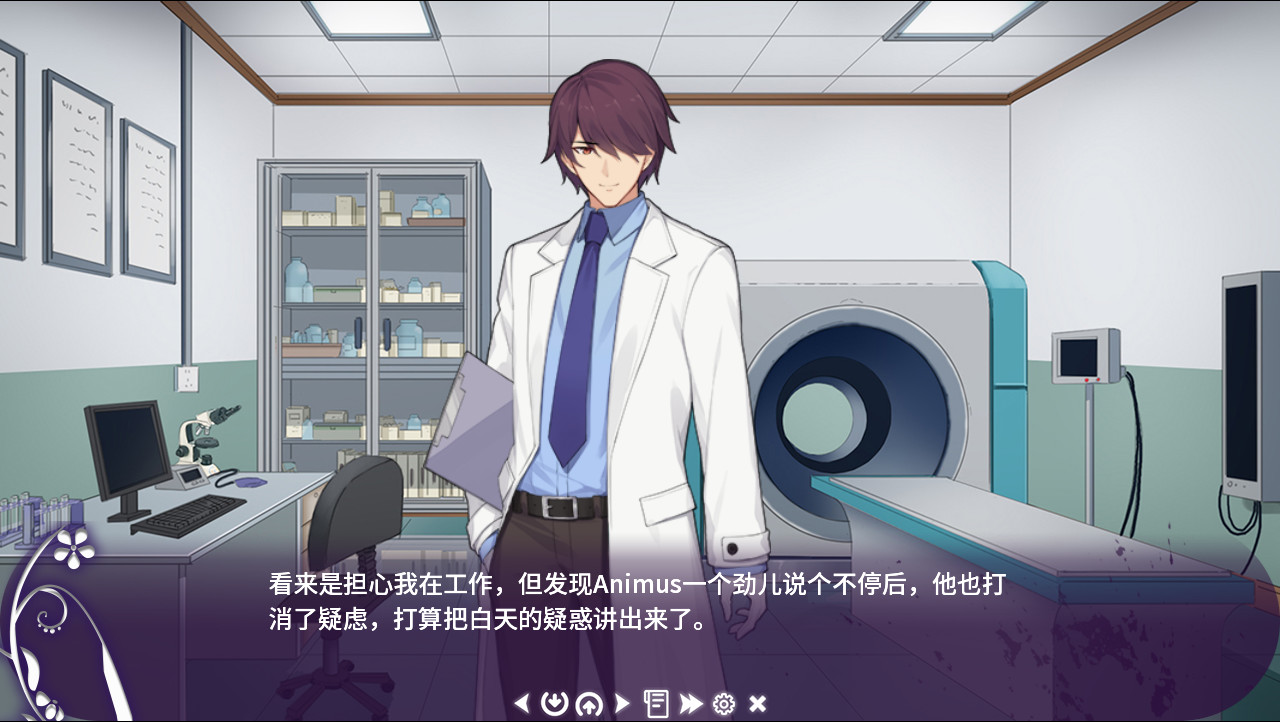Click the save icon to open save slots

pos(557,705)
